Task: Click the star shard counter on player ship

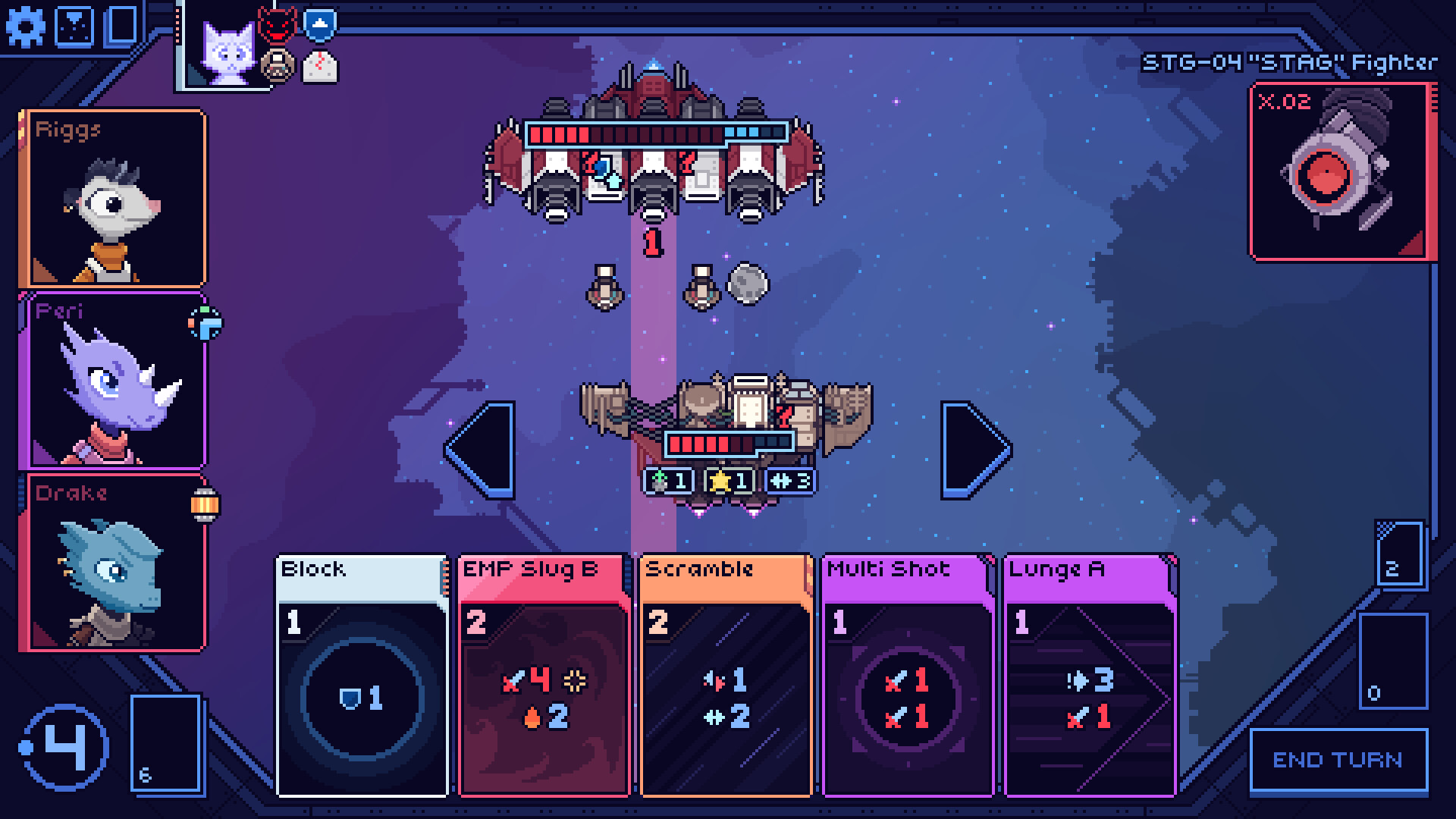Action: (x=726, y=479)
